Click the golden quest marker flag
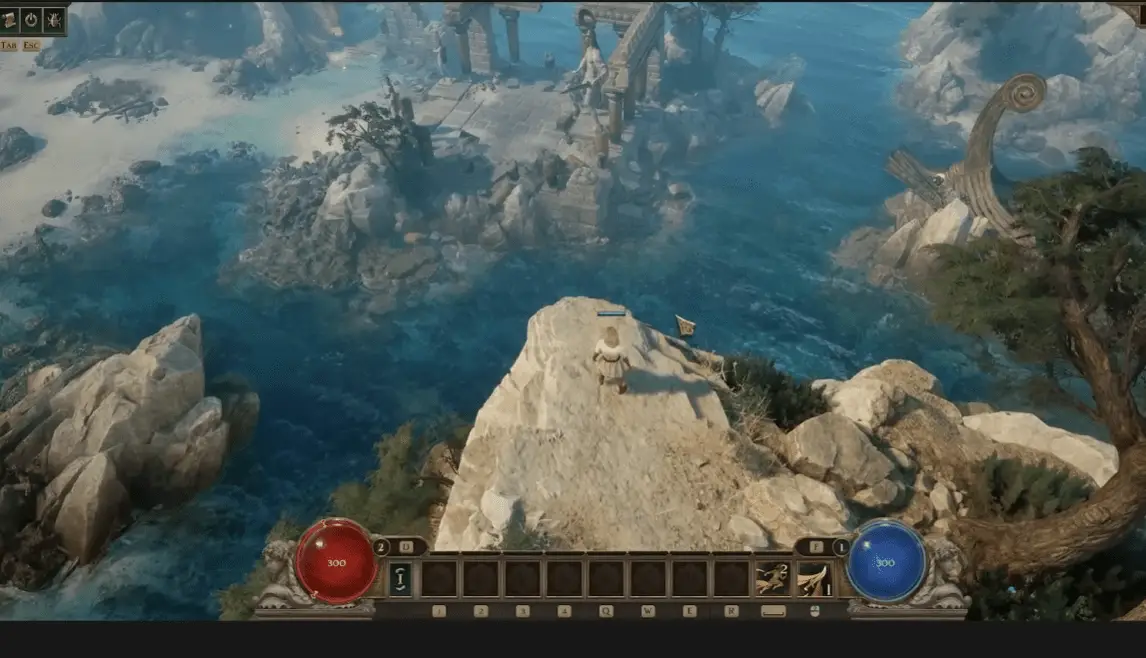The image size is (1146, 658). click(x=685, y=325)
